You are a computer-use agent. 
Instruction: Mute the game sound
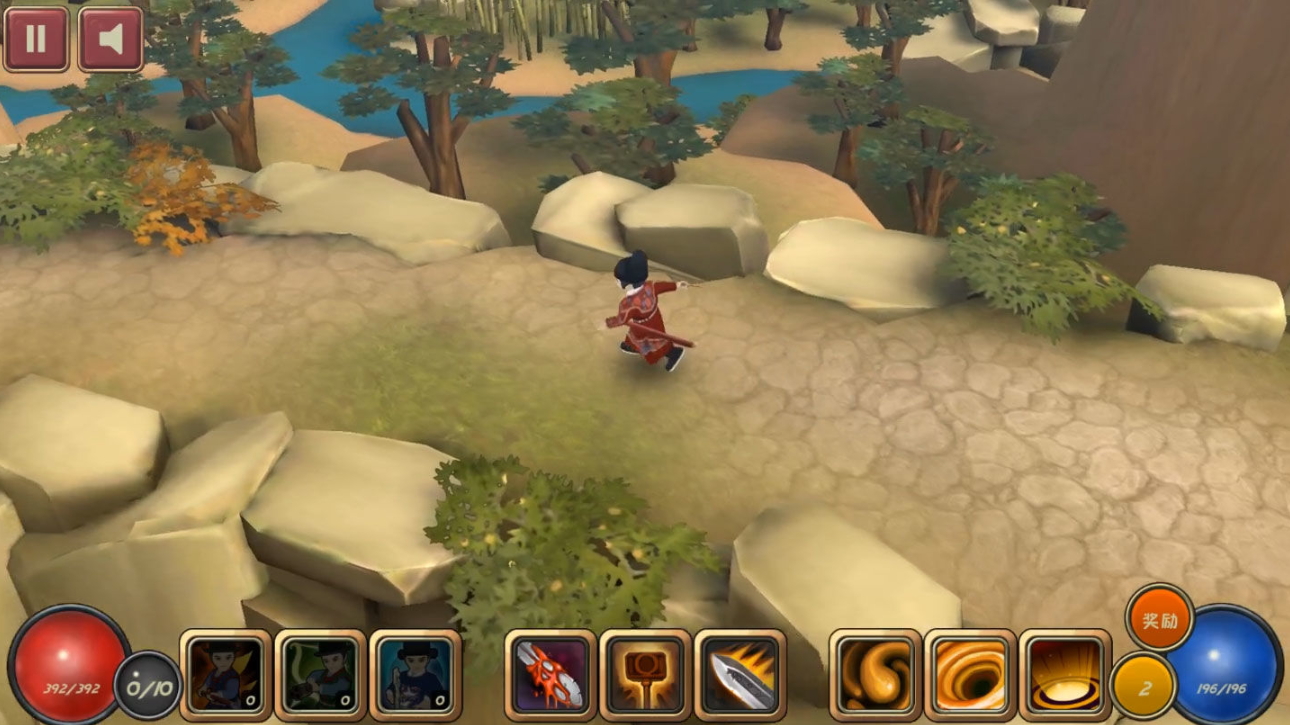pyautogui.click(x=110, y=39)
